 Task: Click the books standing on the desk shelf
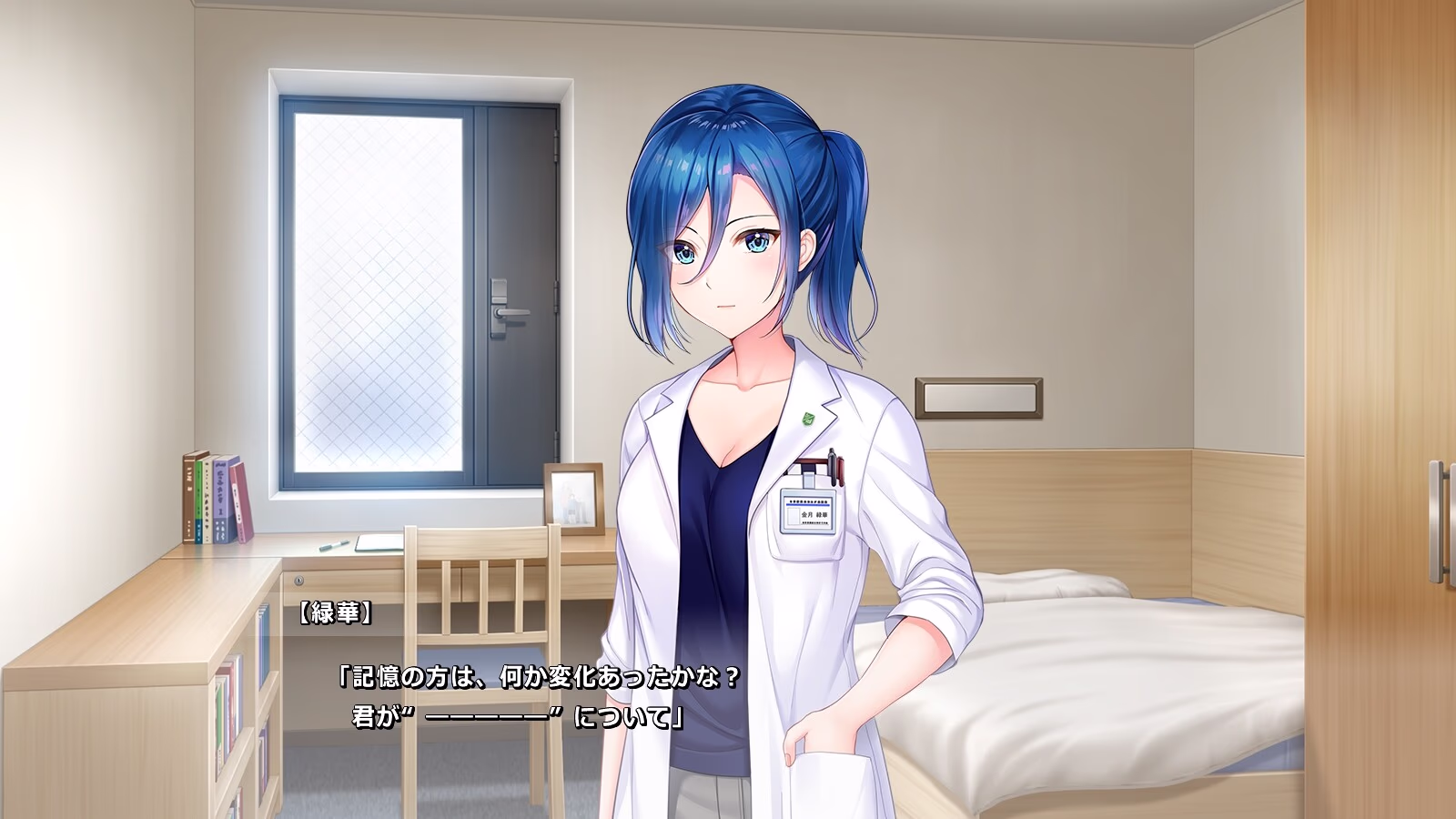[x=214, y=496]
